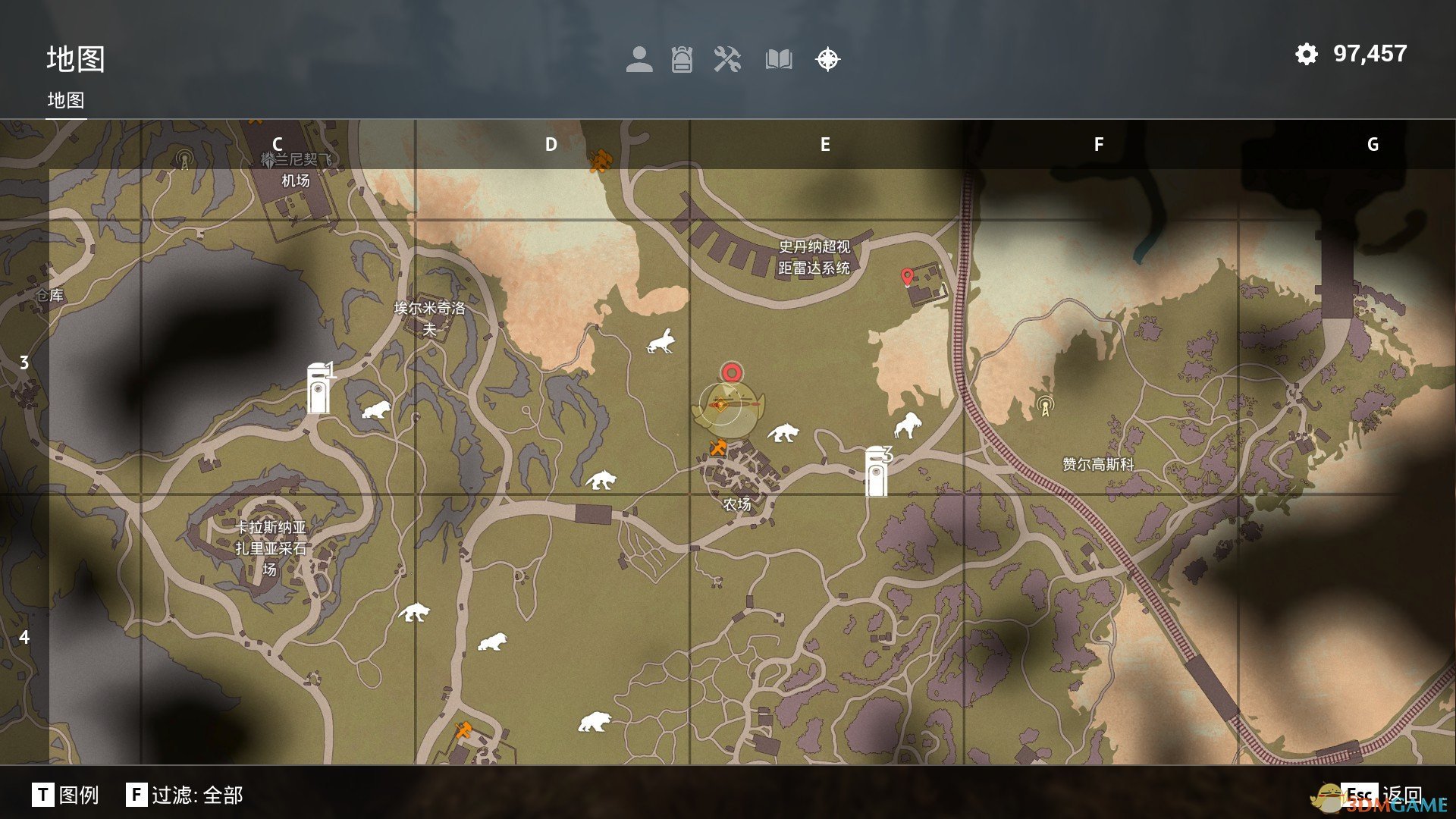Viewport: 1456px width, 819px height.
Task: Show the 图例 map legend
Action: click(x=66, y=795)
